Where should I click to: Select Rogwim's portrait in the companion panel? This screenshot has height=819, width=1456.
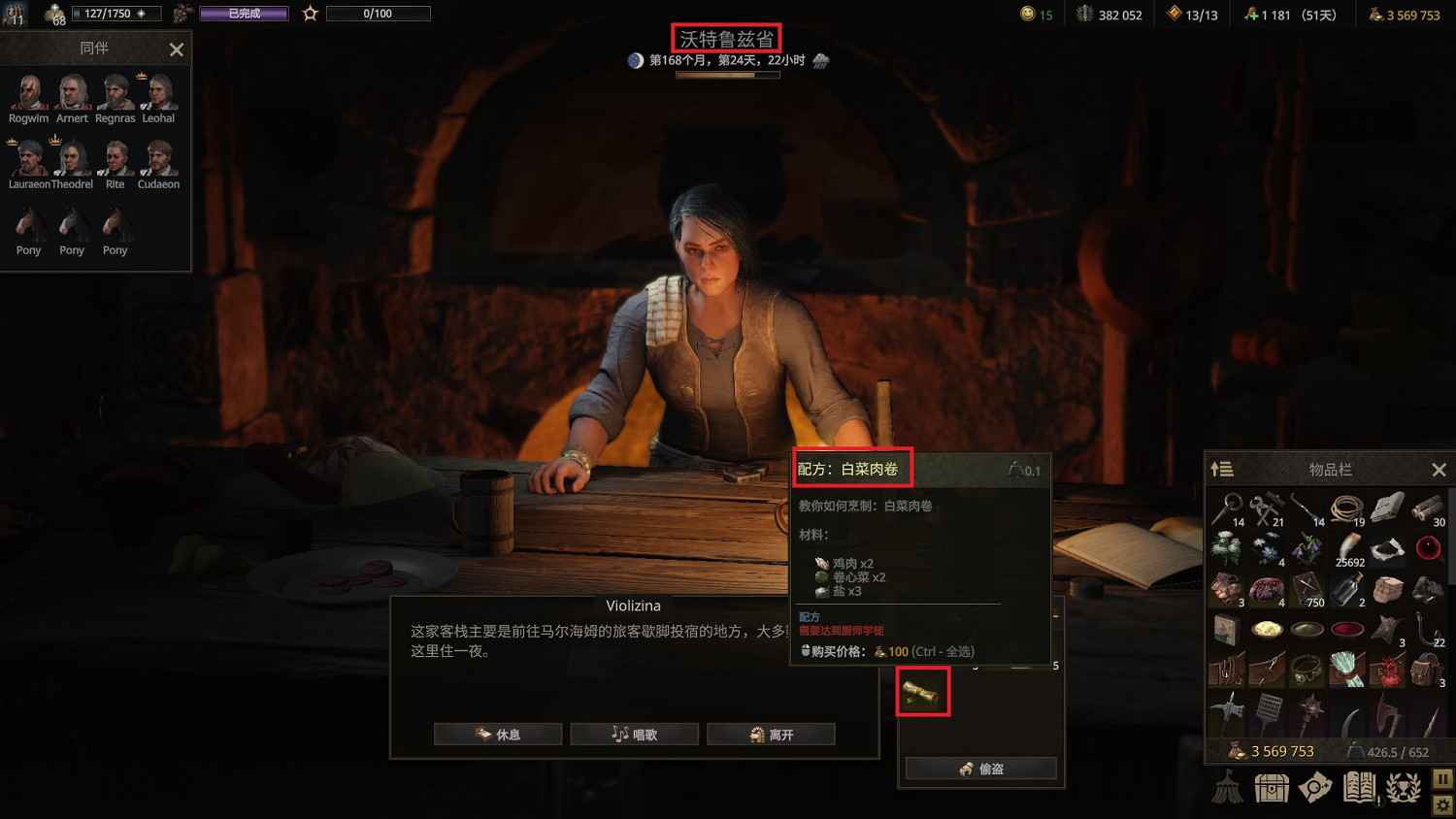28,92
